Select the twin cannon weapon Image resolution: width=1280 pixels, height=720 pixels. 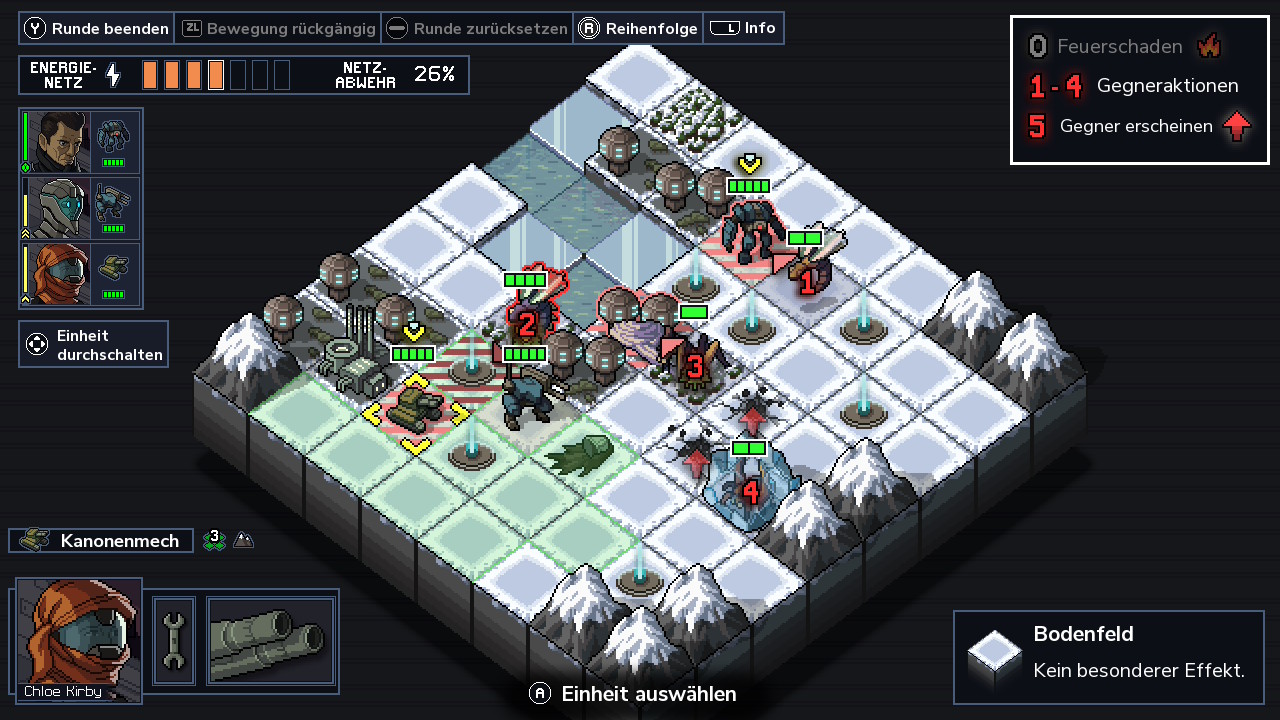tap(270, 641)
